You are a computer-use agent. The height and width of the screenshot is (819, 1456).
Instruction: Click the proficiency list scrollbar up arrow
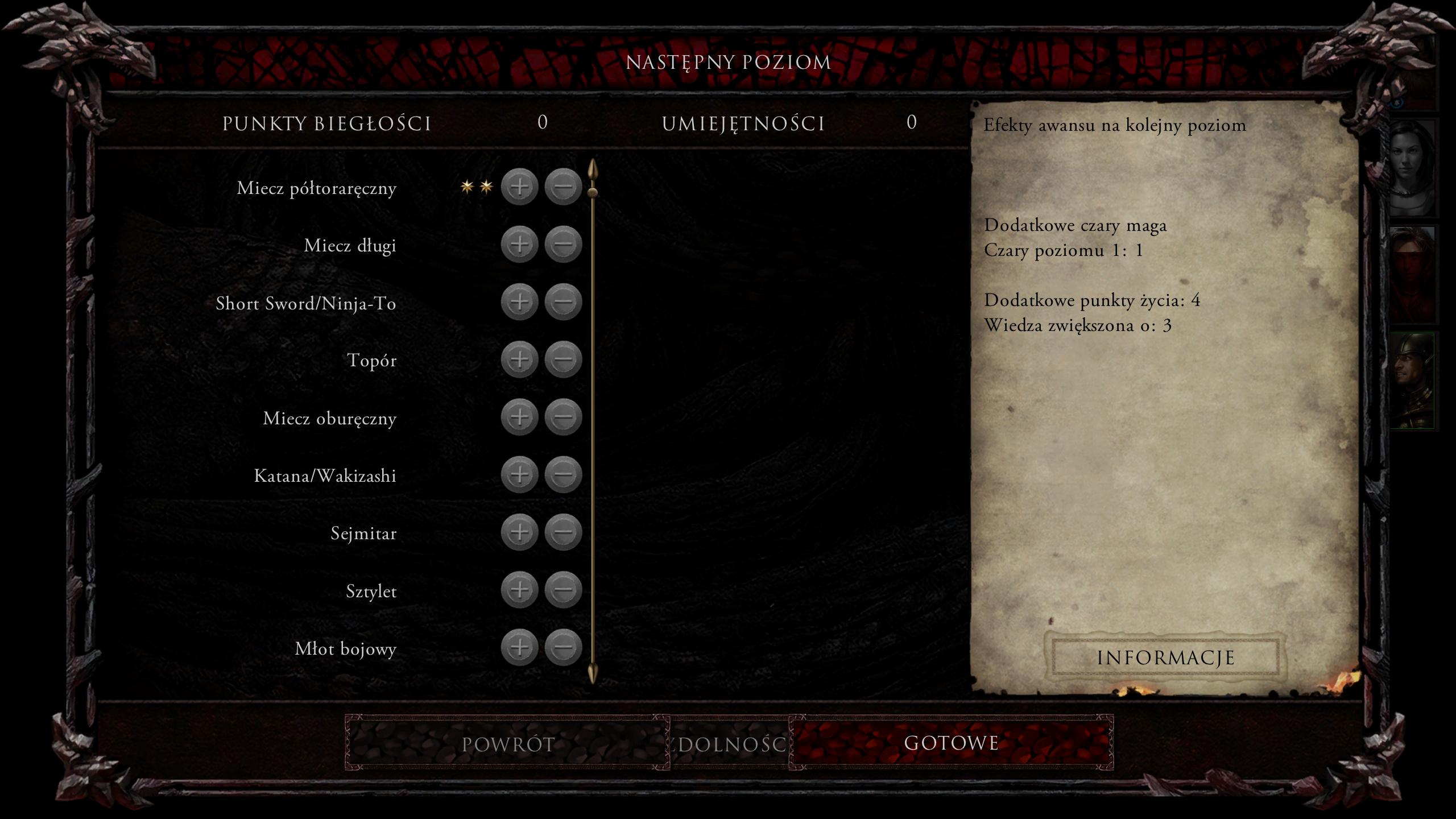click(593, 169)
